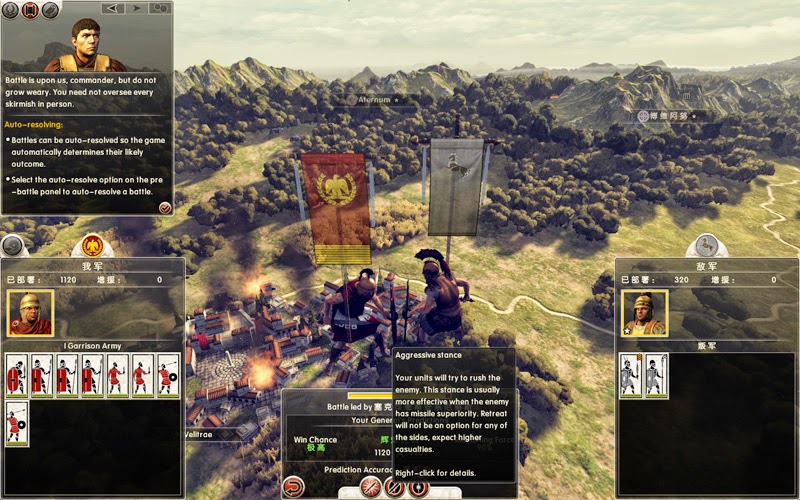The image size is (800, 500).
Task: Dismiss the advisor's auto-resolving tip with the checkmark
Action: pyautogui.click(x=165, y=207)
